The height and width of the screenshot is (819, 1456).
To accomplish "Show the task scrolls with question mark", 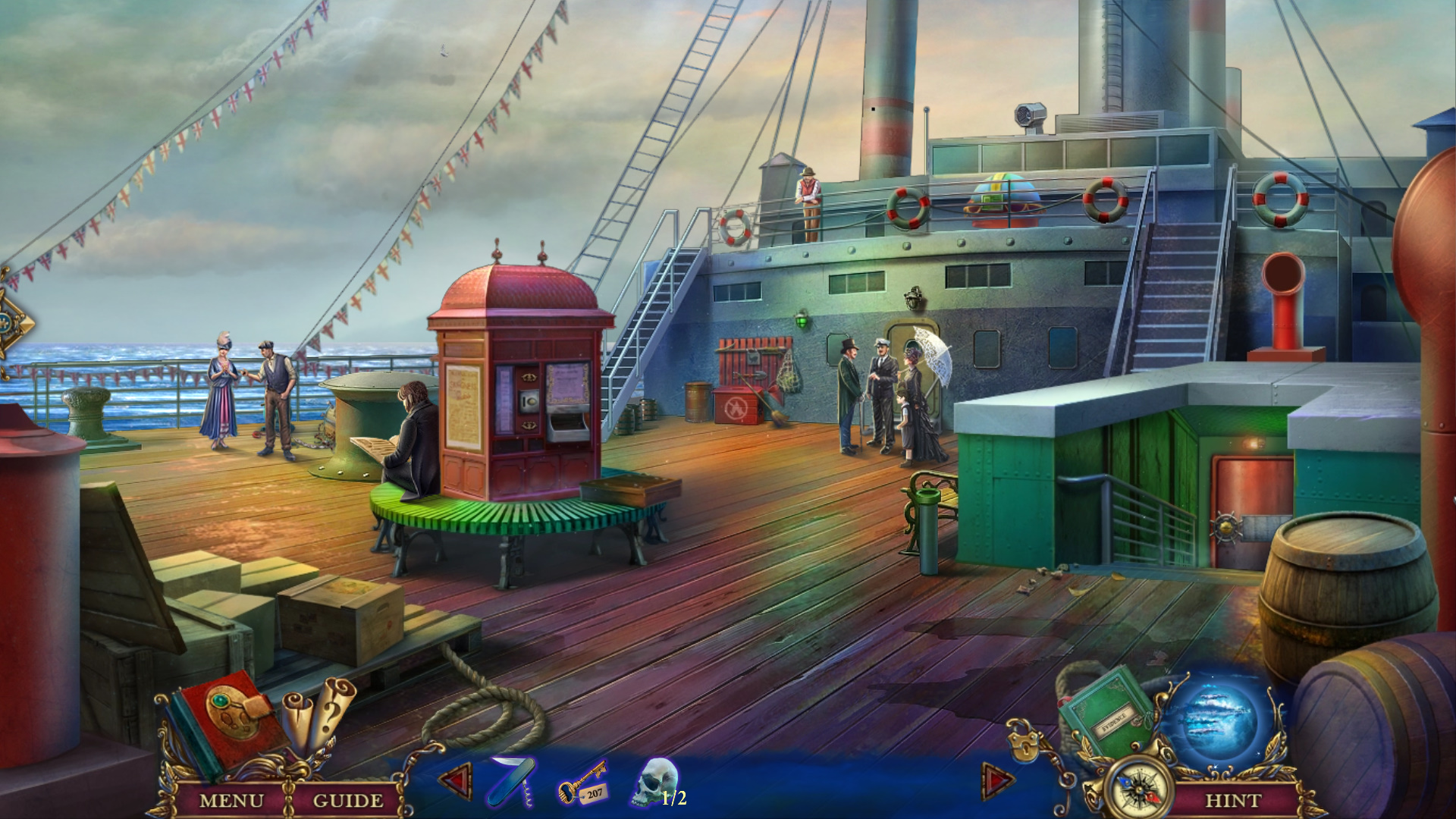I will (318, 713).
